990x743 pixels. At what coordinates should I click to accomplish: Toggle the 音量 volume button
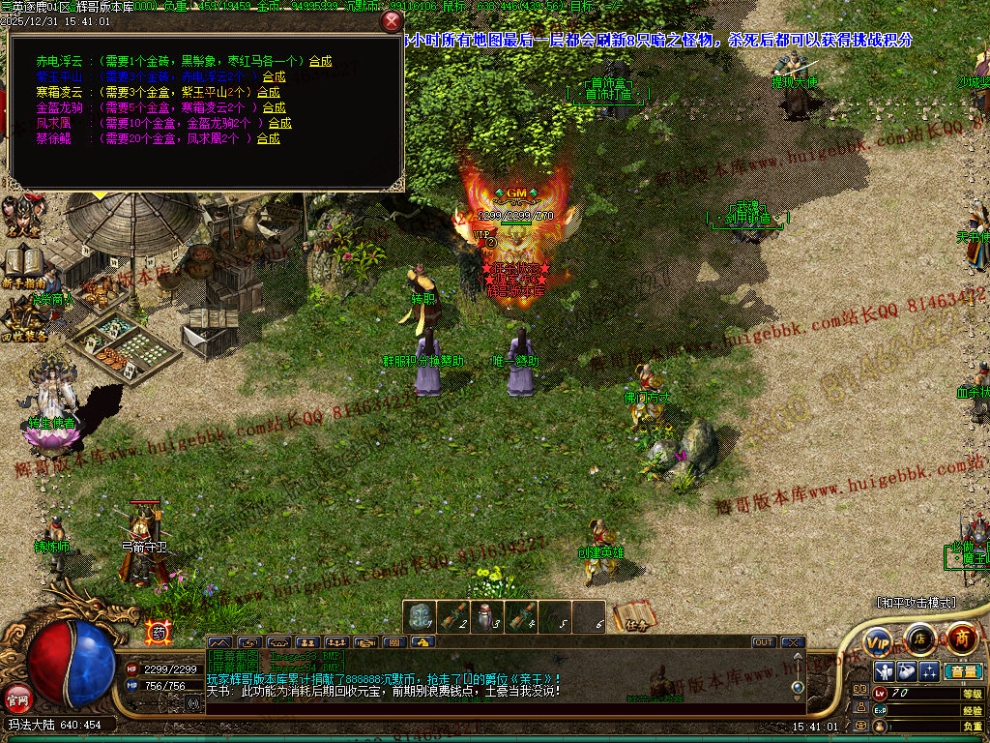click(x=962, y=671)
